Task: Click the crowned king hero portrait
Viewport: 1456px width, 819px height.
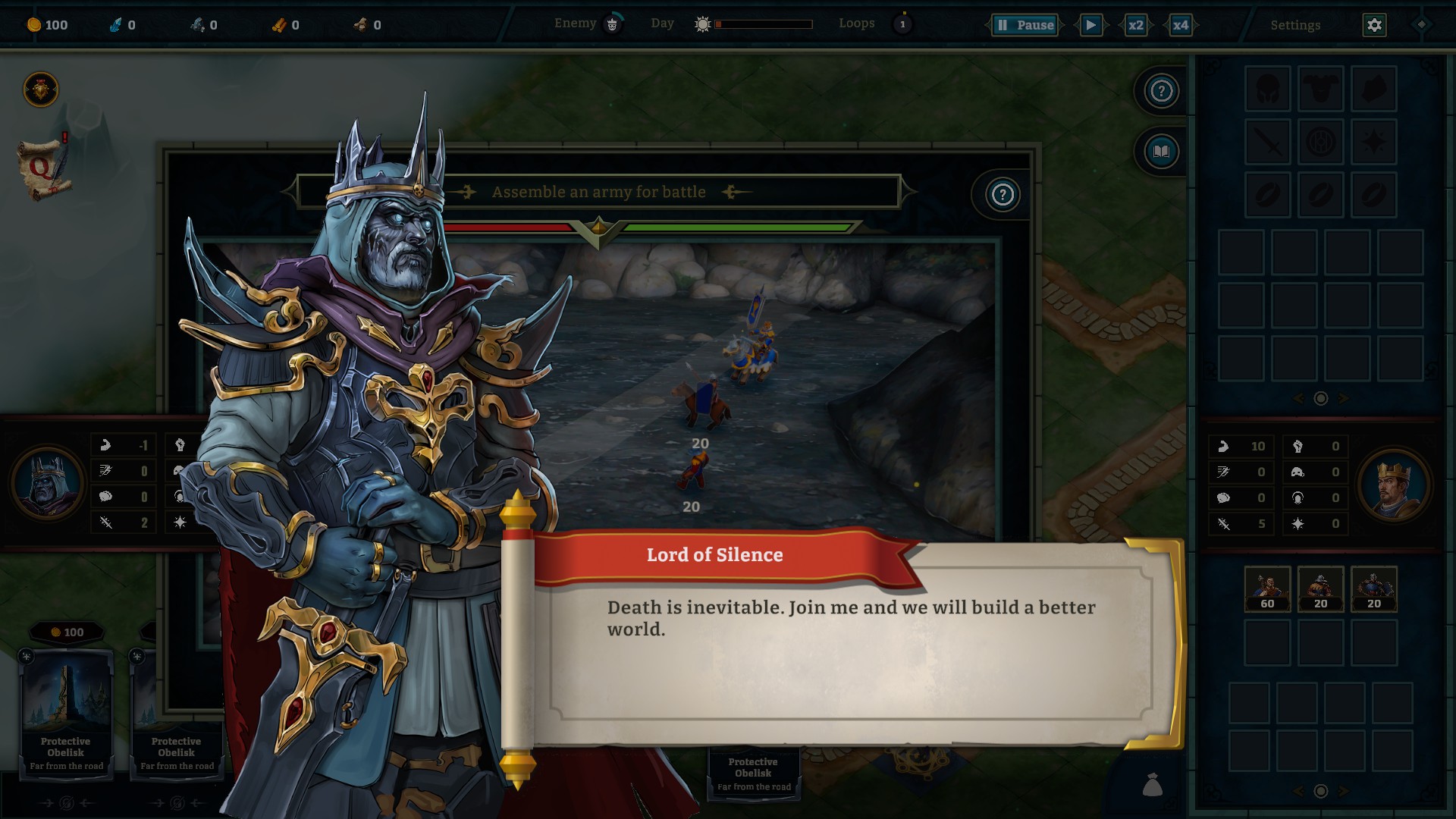Action: point(1394,485)
